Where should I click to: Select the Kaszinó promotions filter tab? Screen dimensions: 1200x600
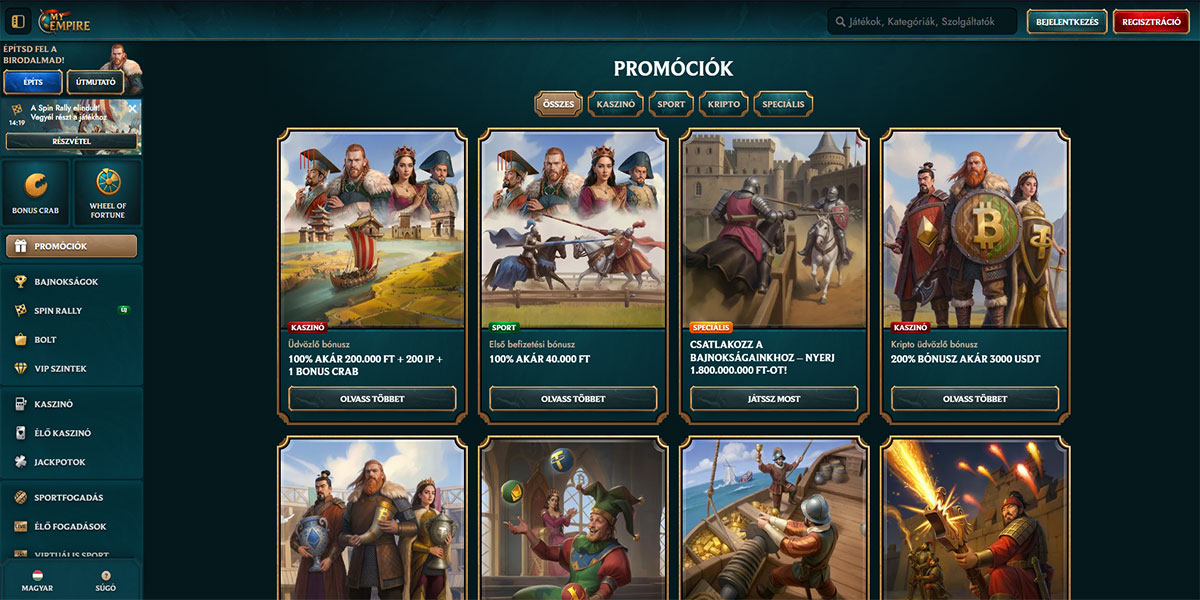[615, 104]
